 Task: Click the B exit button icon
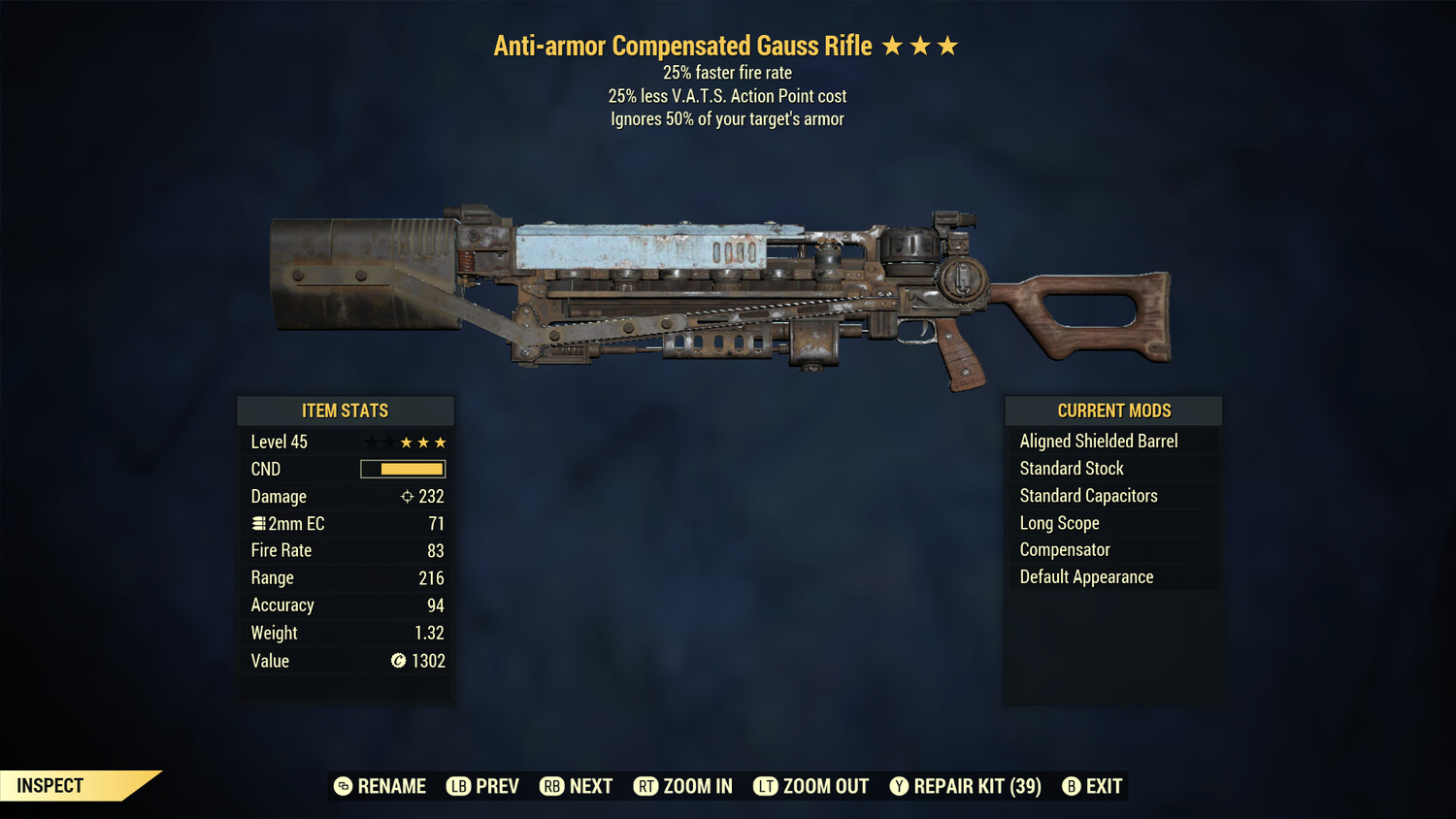(1072, 786)
